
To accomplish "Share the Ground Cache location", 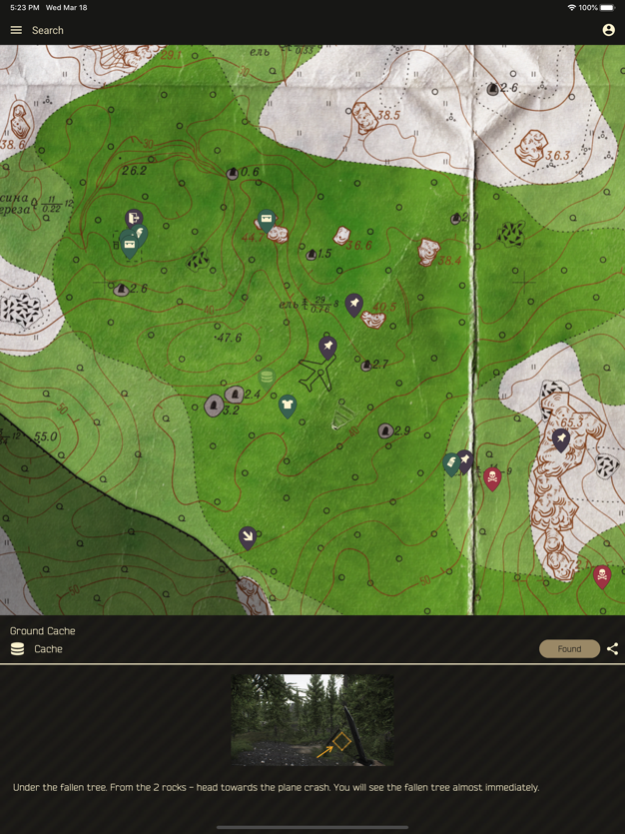I will (612, 649).
